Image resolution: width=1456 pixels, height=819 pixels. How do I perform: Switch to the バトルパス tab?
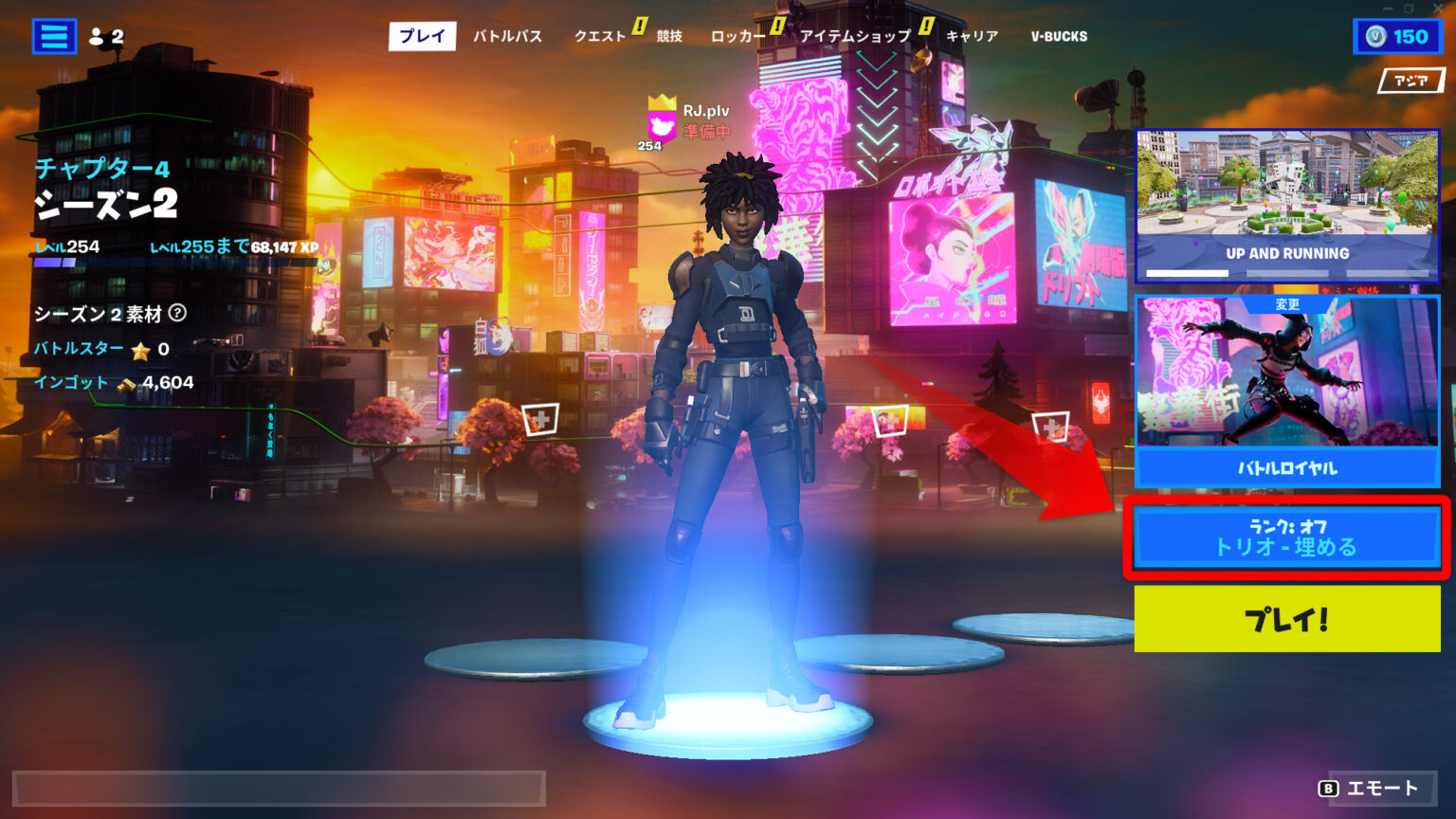[508, 37]
